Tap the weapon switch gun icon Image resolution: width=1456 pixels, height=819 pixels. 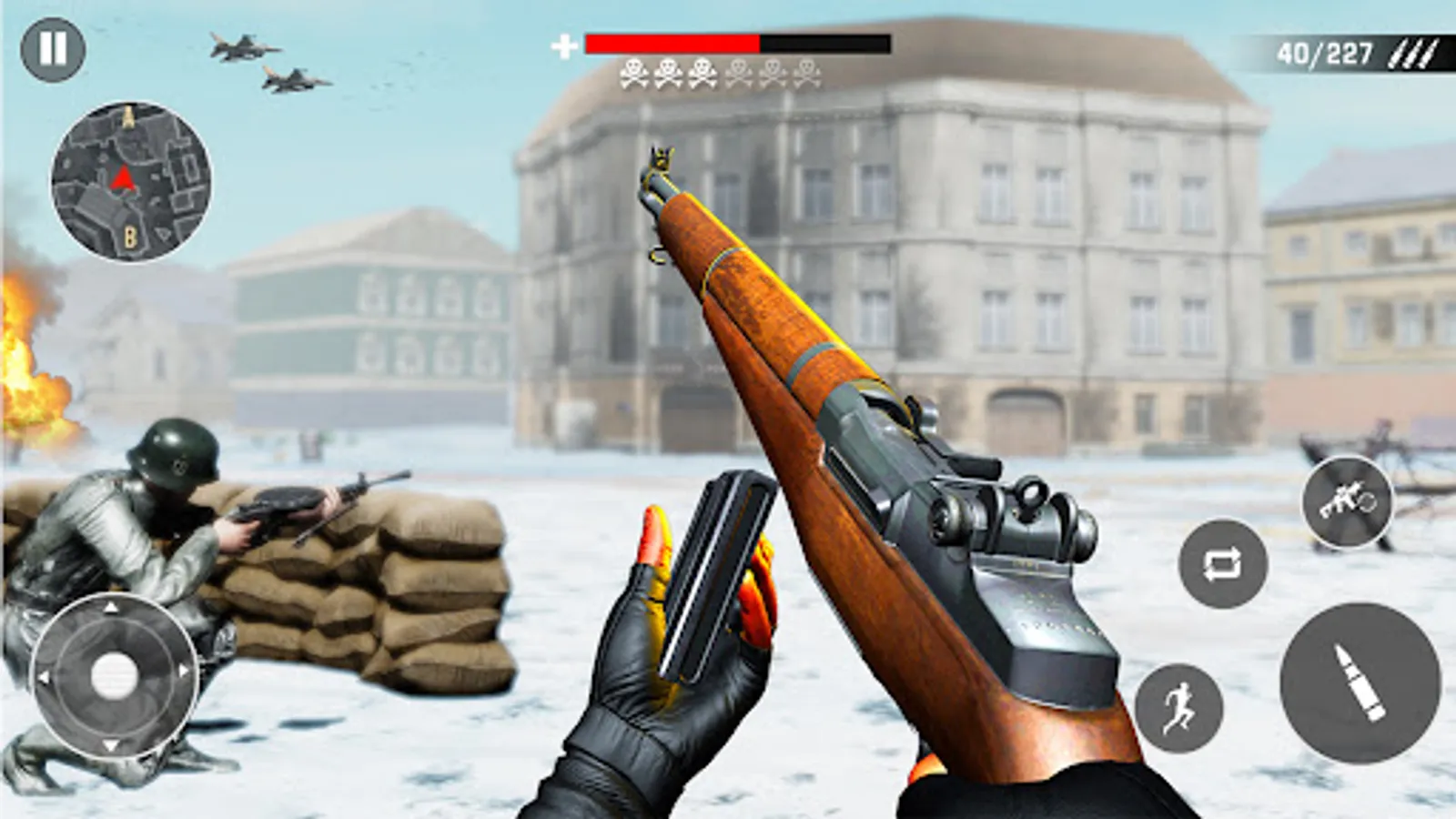click(x=1346, y=501)
